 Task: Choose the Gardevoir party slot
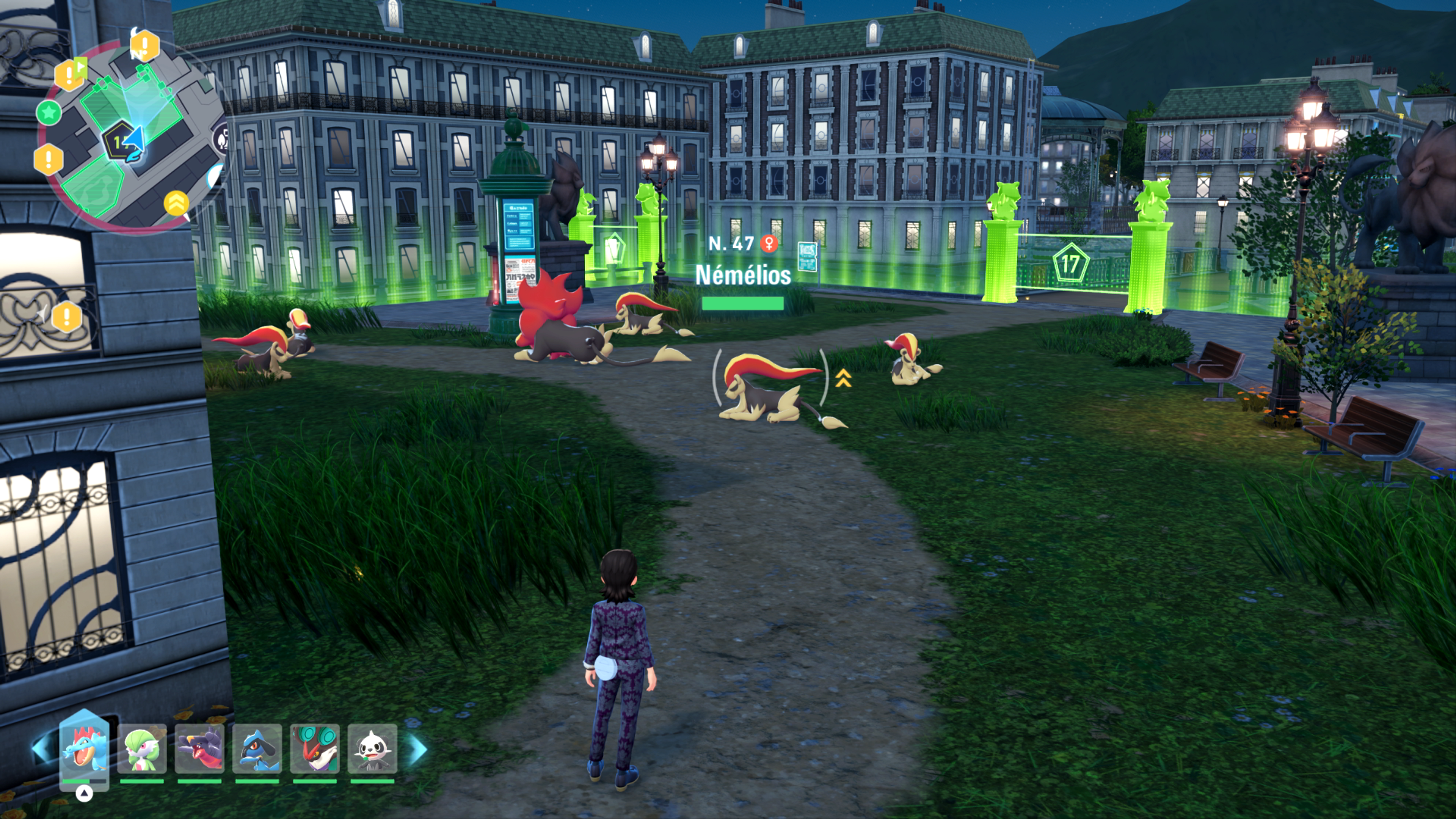coord(142,749)
